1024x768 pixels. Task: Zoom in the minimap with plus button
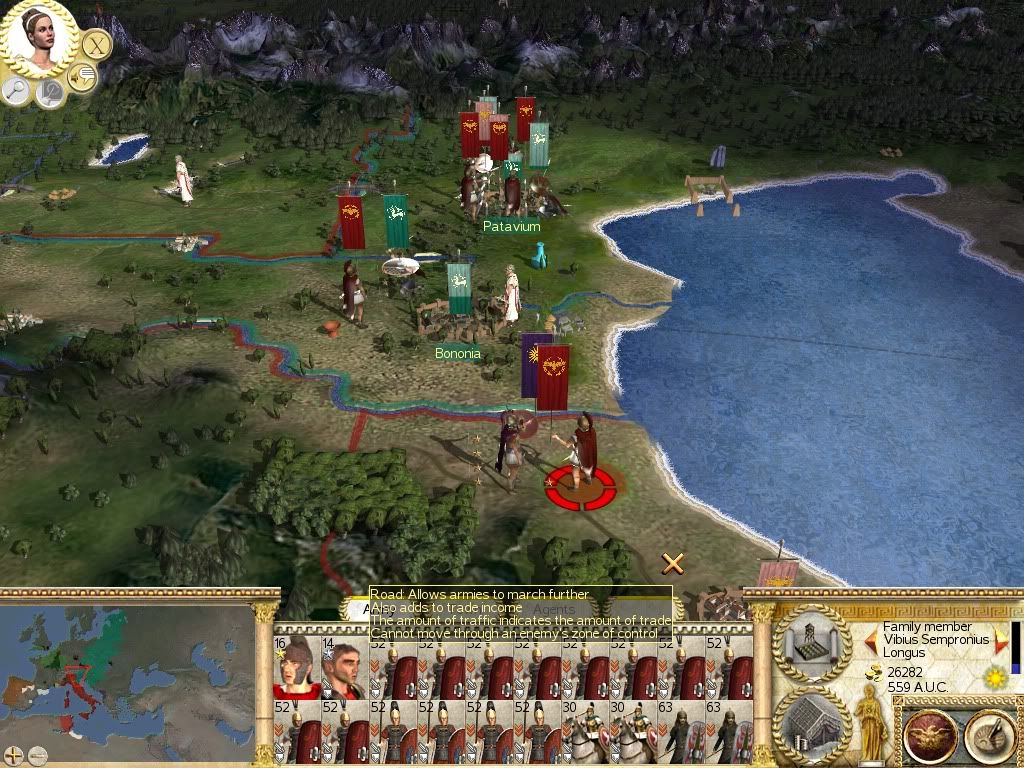pyautogui.click(x=13, y=756)
